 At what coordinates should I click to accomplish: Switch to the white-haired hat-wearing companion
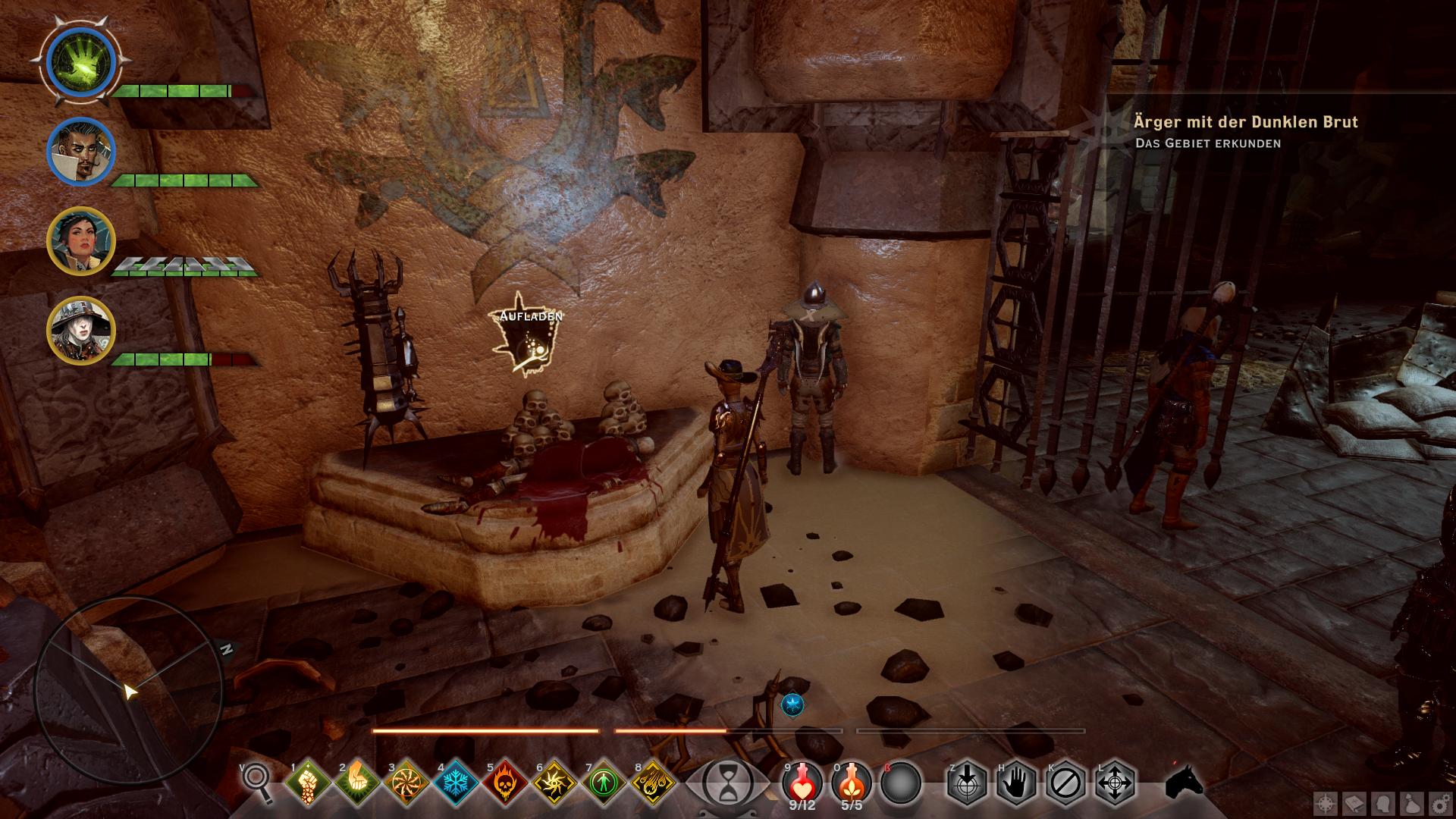(x=80, y=331)
